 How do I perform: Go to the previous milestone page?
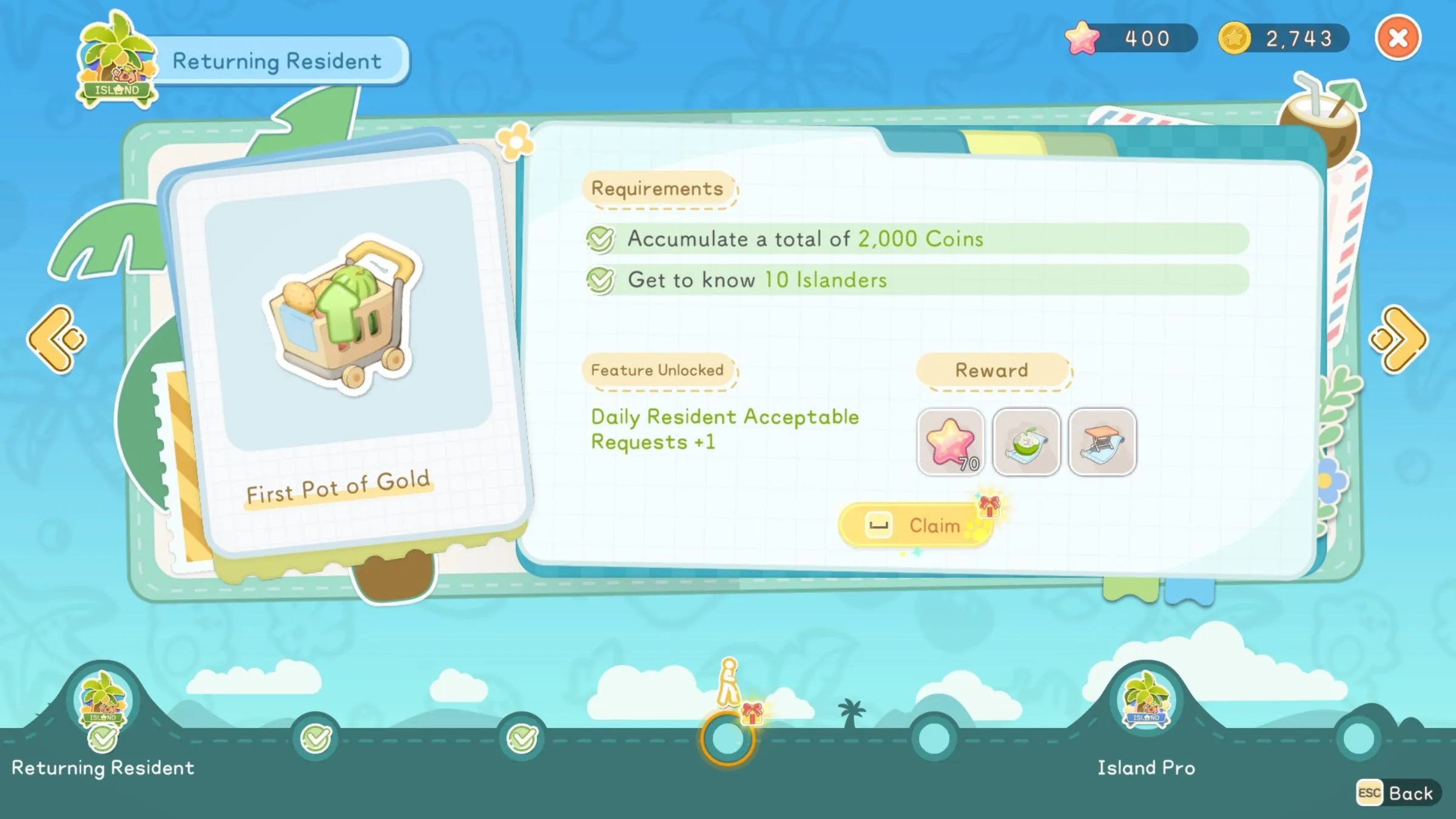[56, 340]
